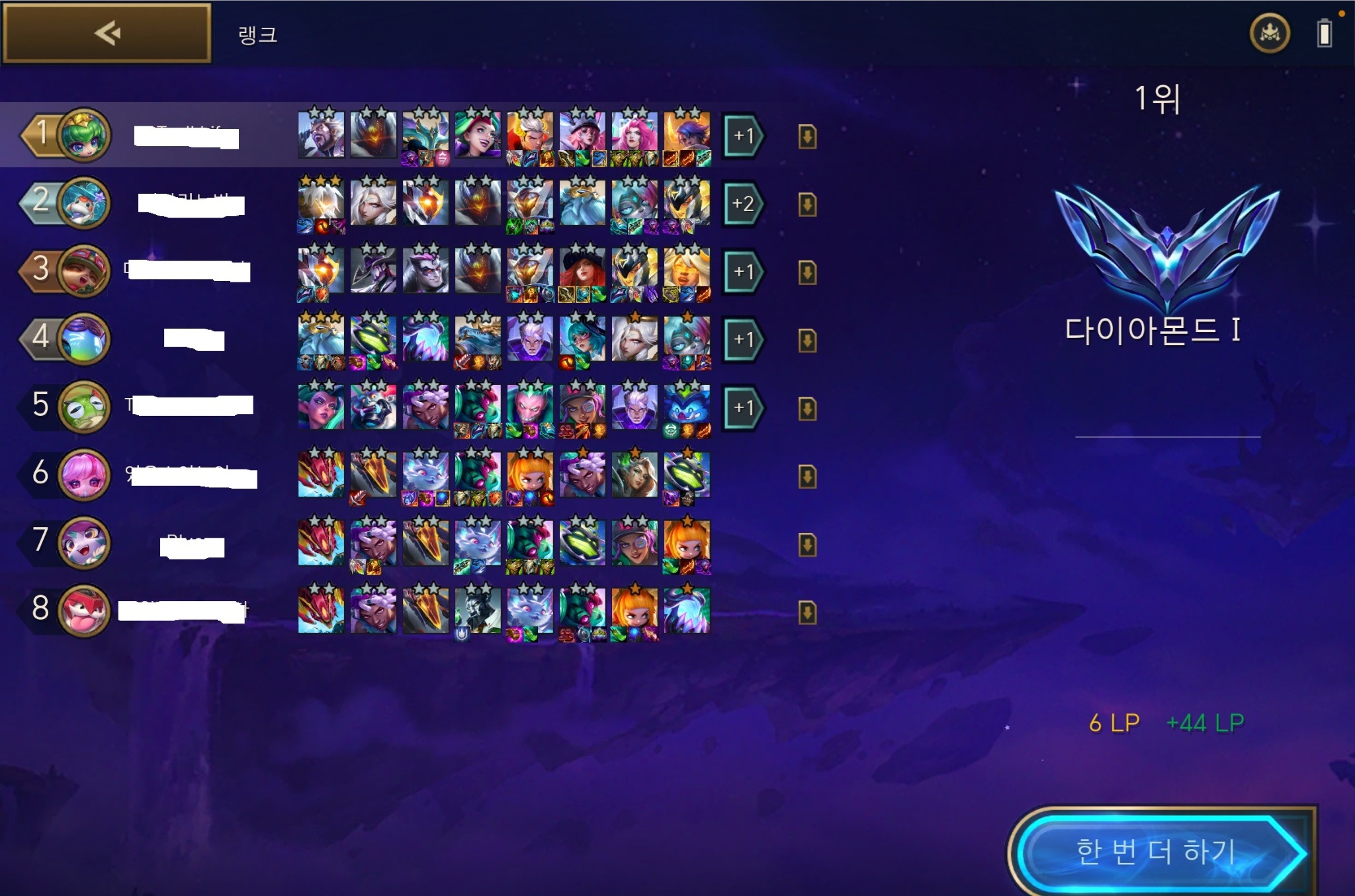Copy sixth place player's team composition
1355x896 pixels.
click(x=807, y=476)
